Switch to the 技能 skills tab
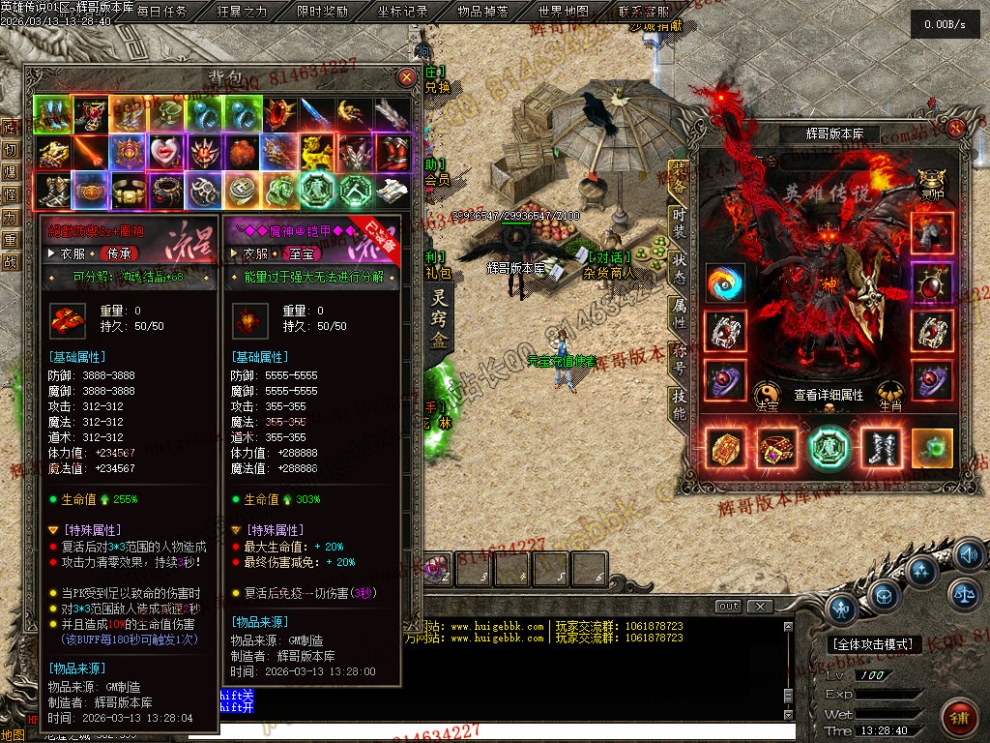This screenshot has height=743, width=990. [679, 404]
